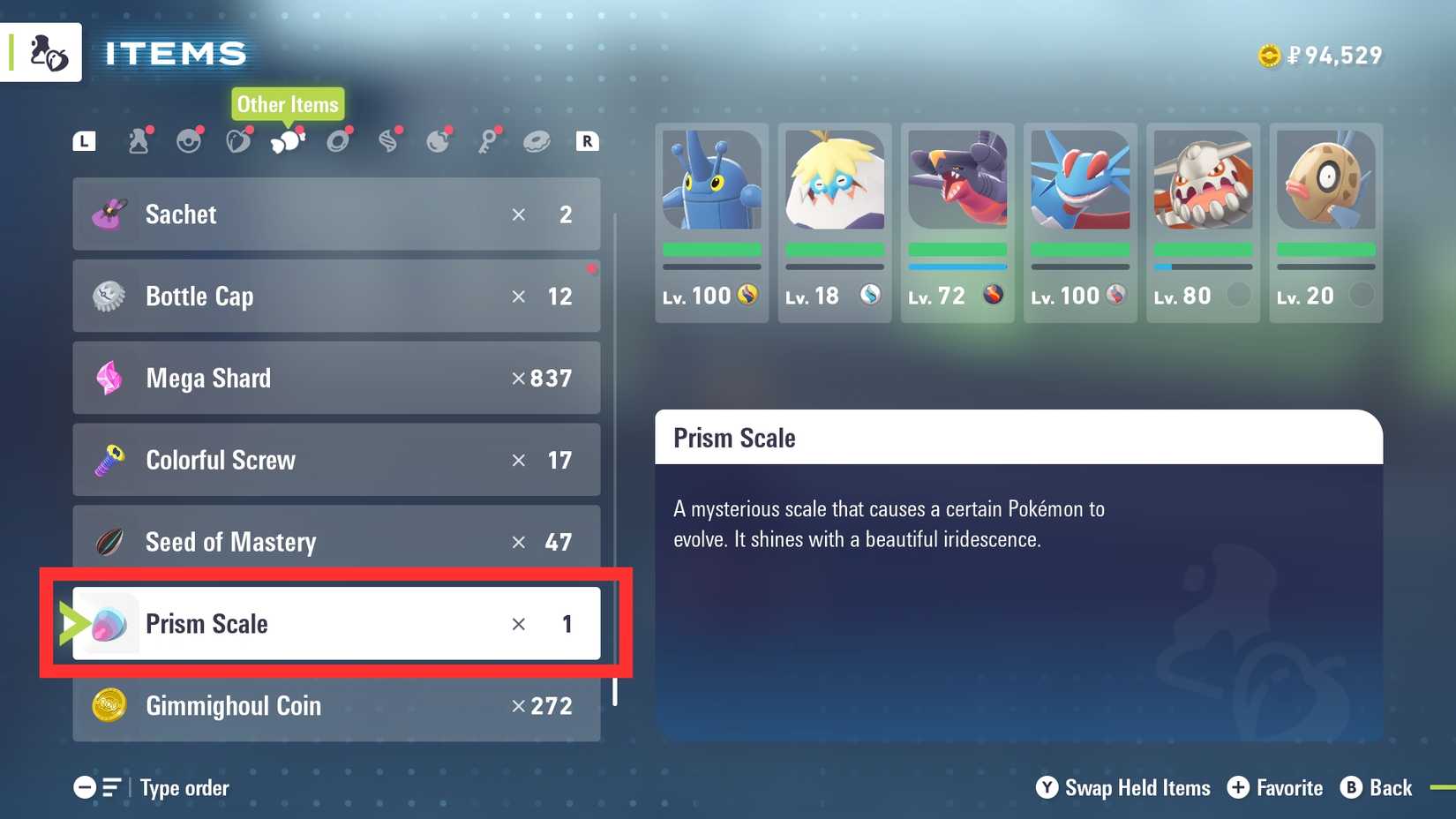Open the Medicine pouch tab

pyautogui.click(x=139, y=140)
